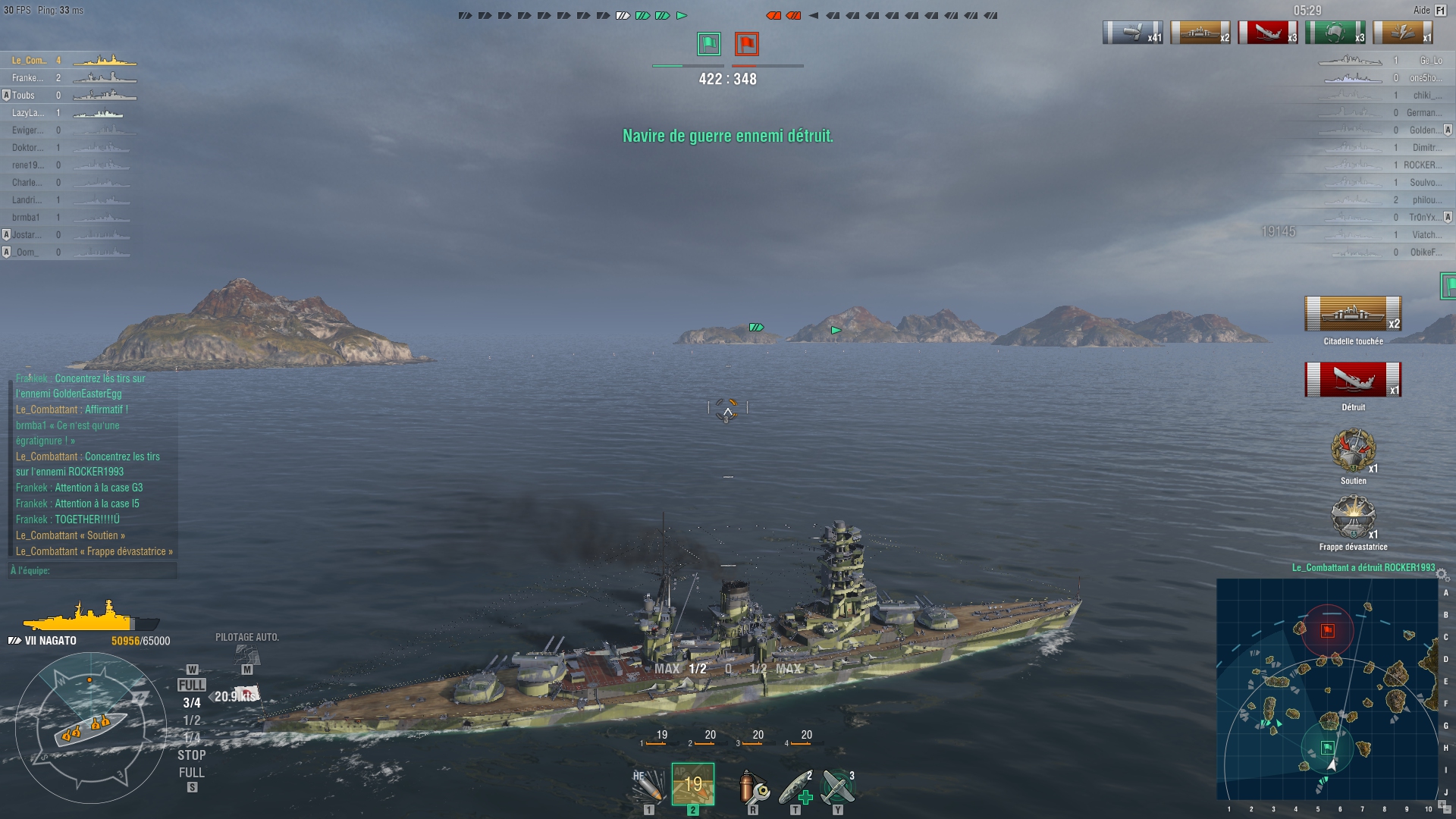Click the Citadelle touchée ribbon
Screen dimensions: 1456x819
coord(1353,314)
